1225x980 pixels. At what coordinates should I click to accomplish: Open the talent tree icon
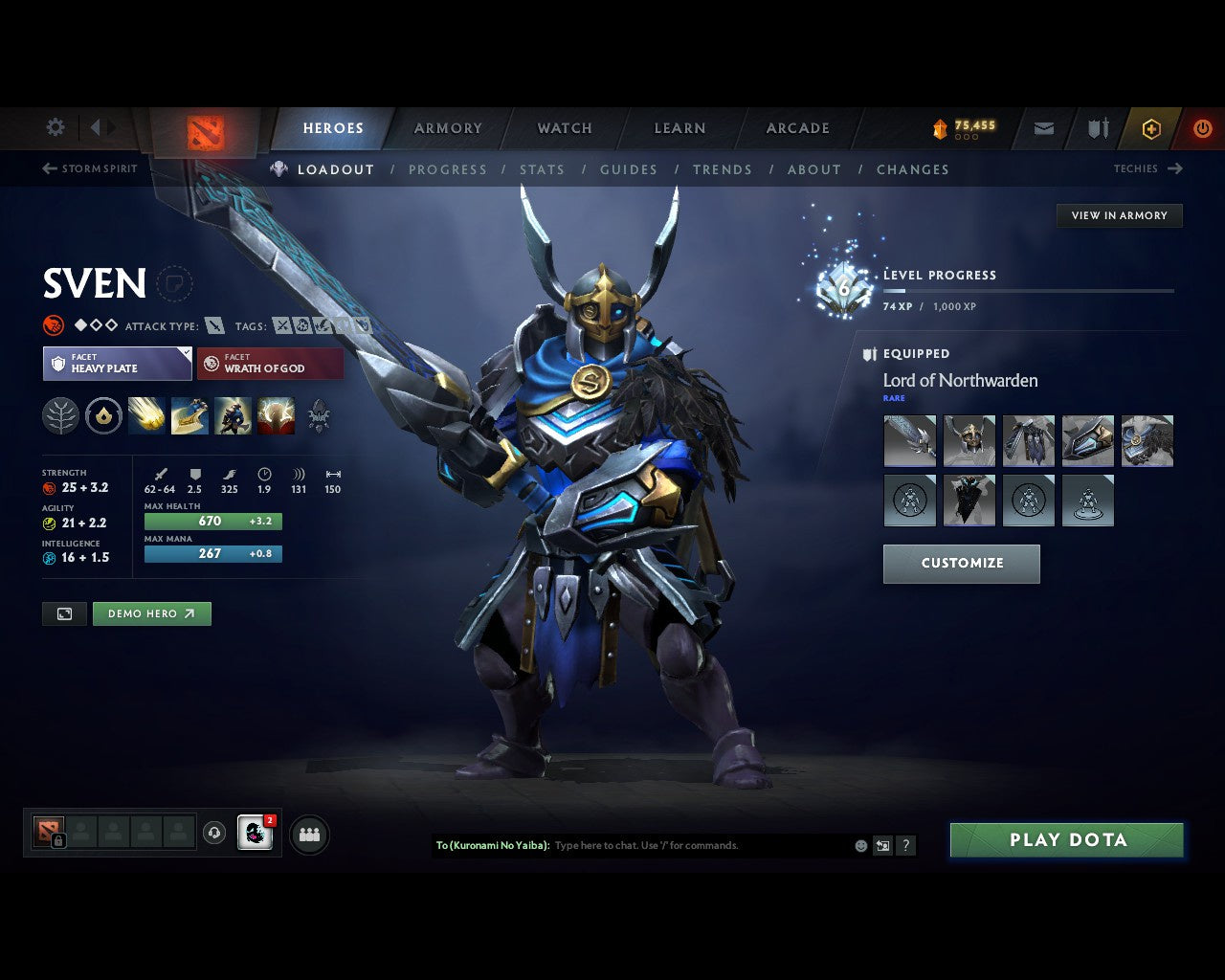[x=60, y=415]
